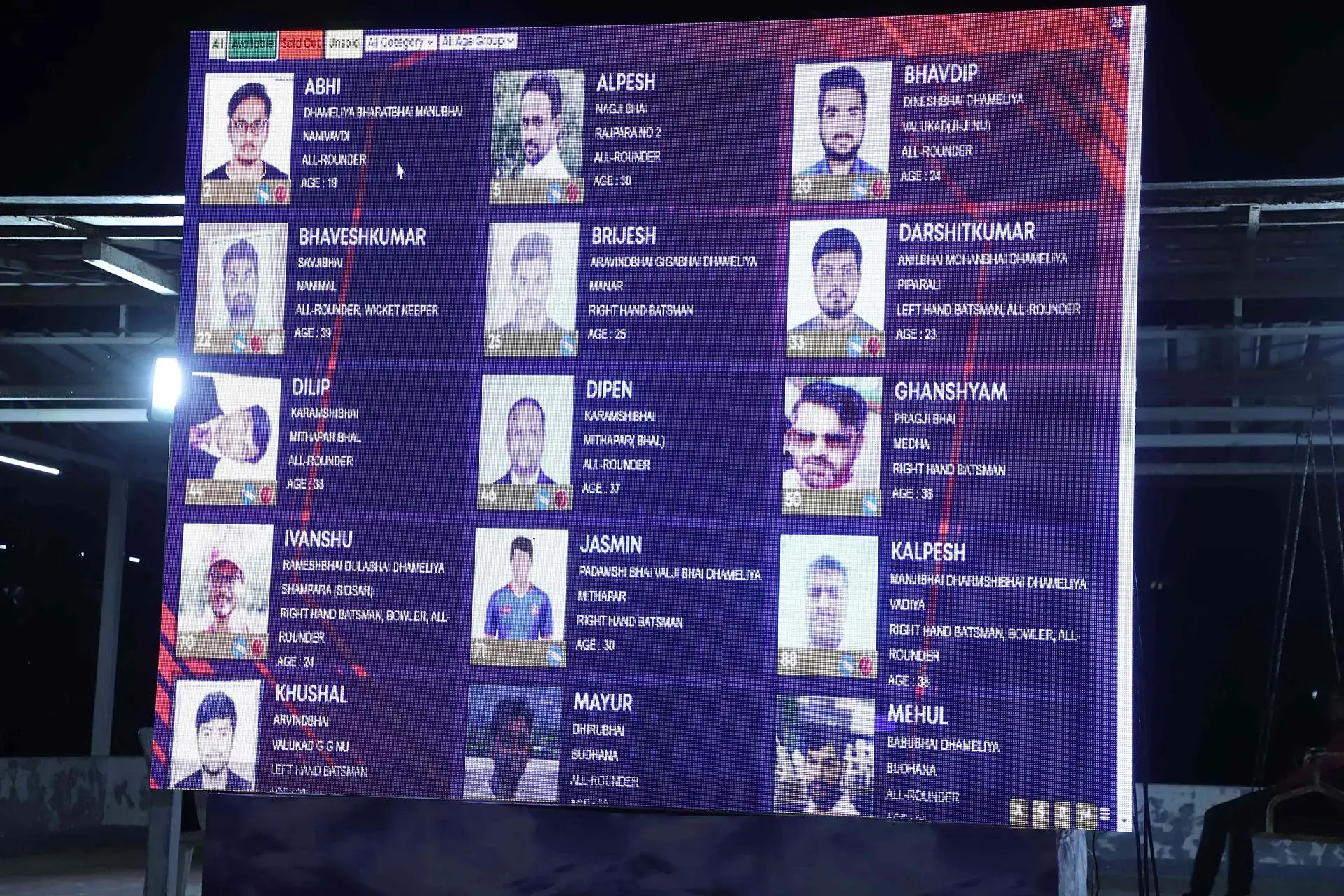Click the M button in bottom toolbar
This screenshot has height=896, width=1344.
(1086, 814)
